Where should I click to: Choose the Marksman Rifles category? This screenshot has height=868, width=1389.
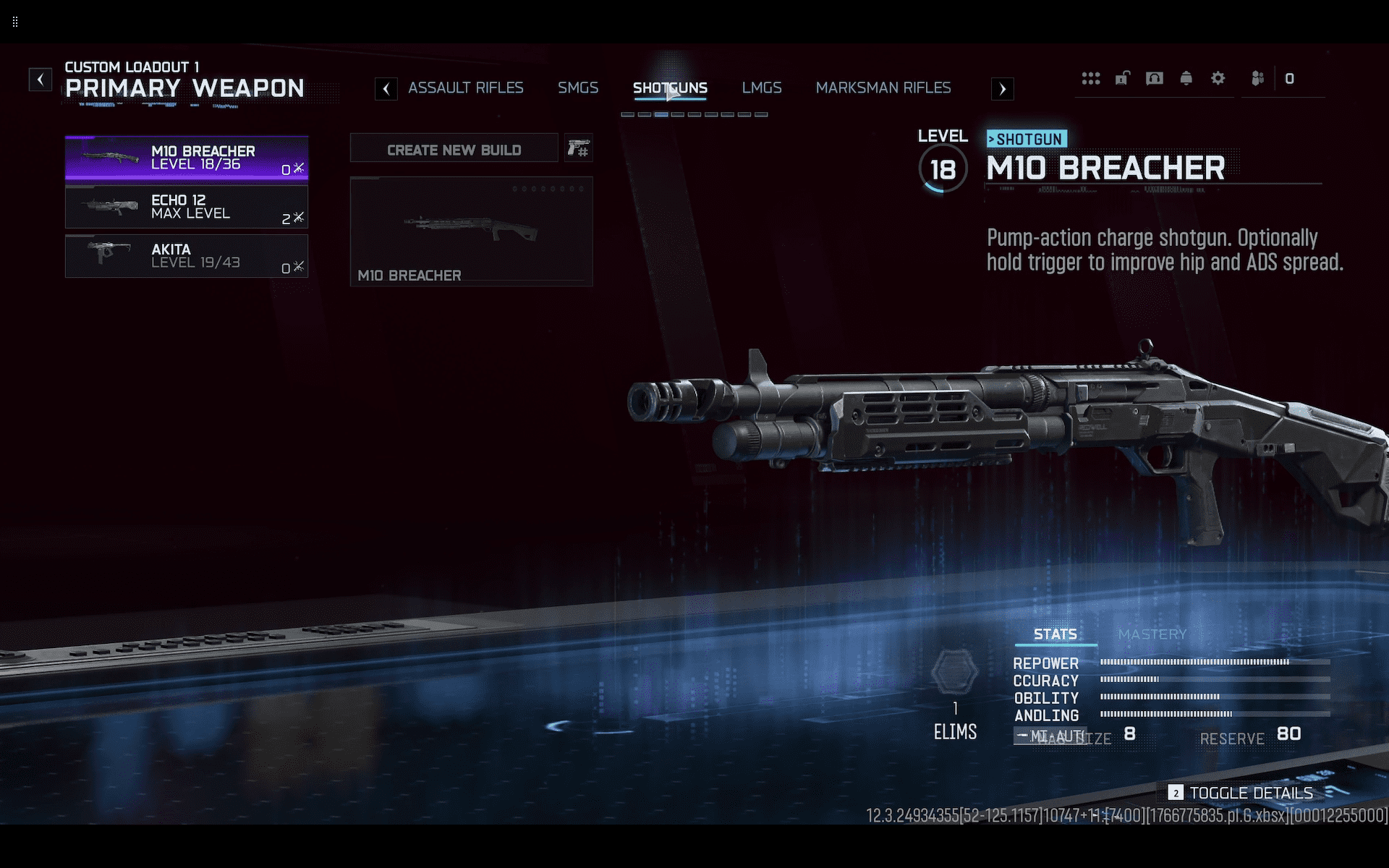click(883, 88)
